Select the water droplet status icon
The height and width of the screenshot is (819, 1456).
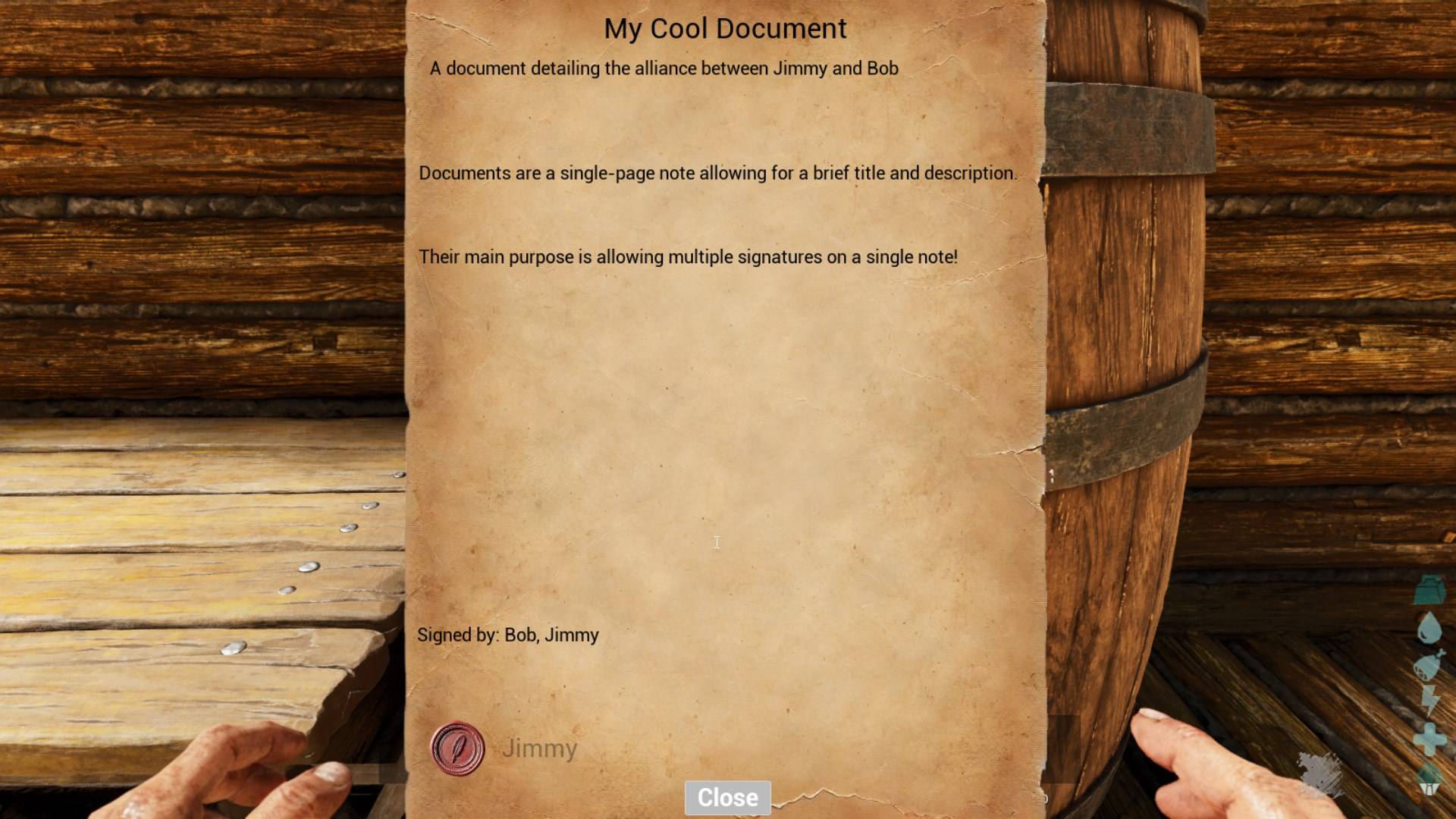[1429, 626]
